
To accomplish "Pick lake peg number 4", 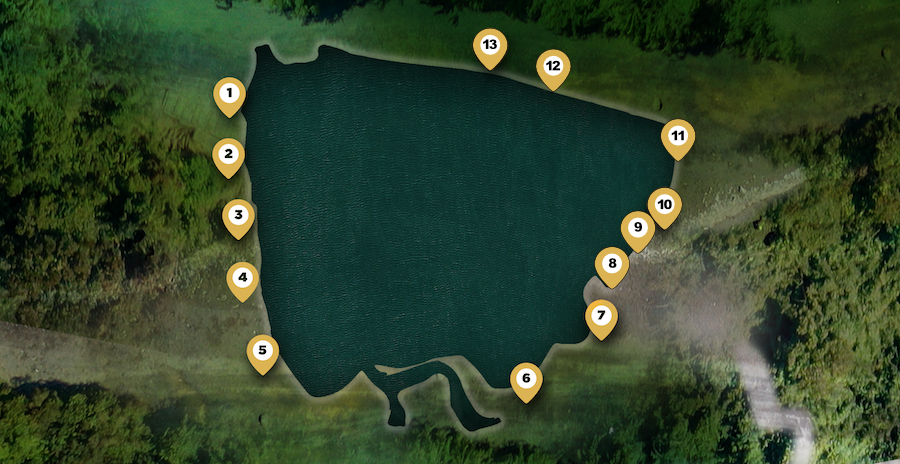I will tap(242, 278).
